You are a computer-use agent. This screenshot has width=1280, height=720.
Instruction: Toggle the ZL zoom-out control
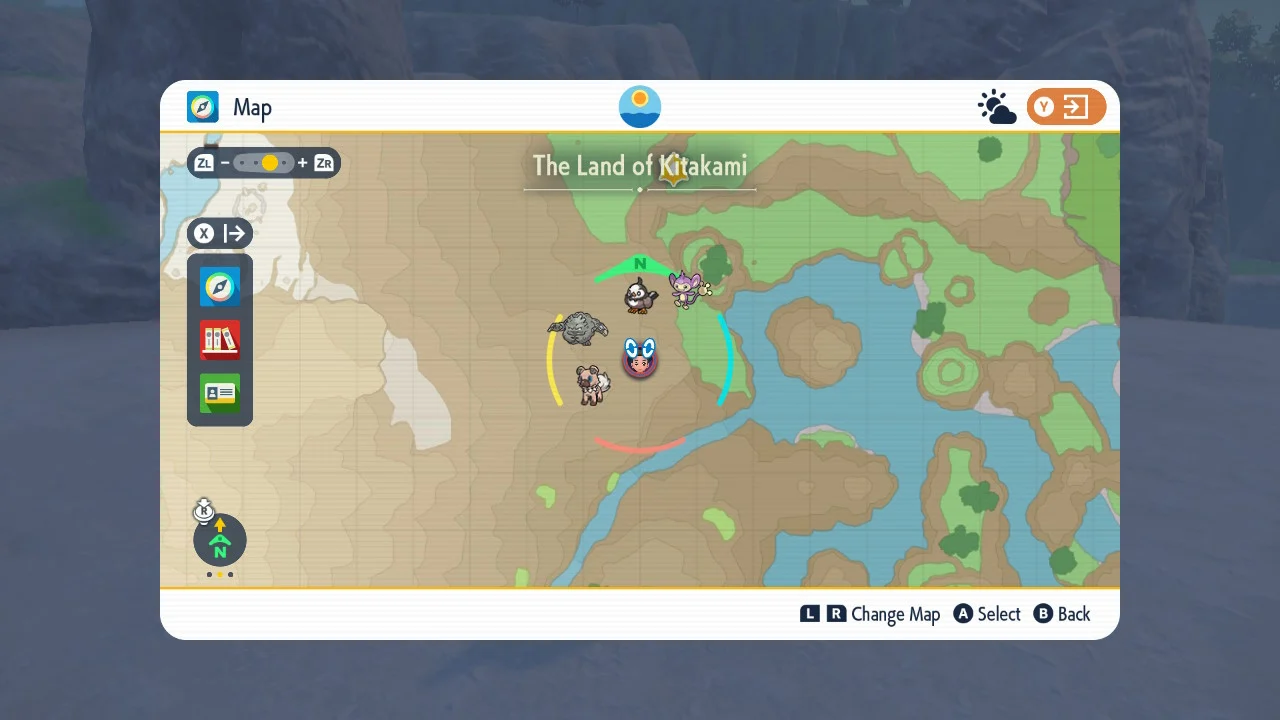point(203,162)
